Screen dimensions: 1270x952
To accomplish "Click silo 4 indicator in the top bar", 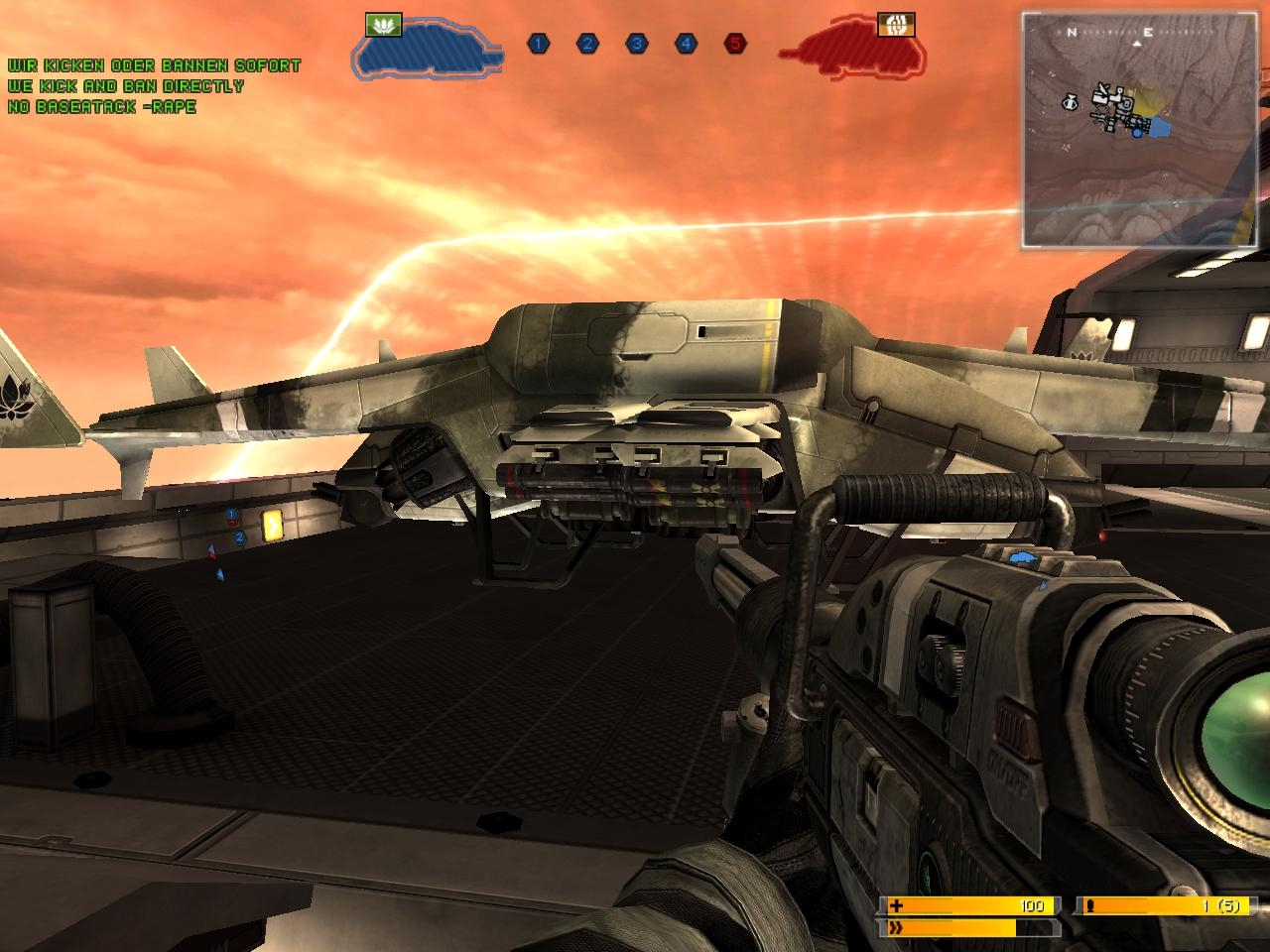I will pyautogui.click(x=686, y=44).
